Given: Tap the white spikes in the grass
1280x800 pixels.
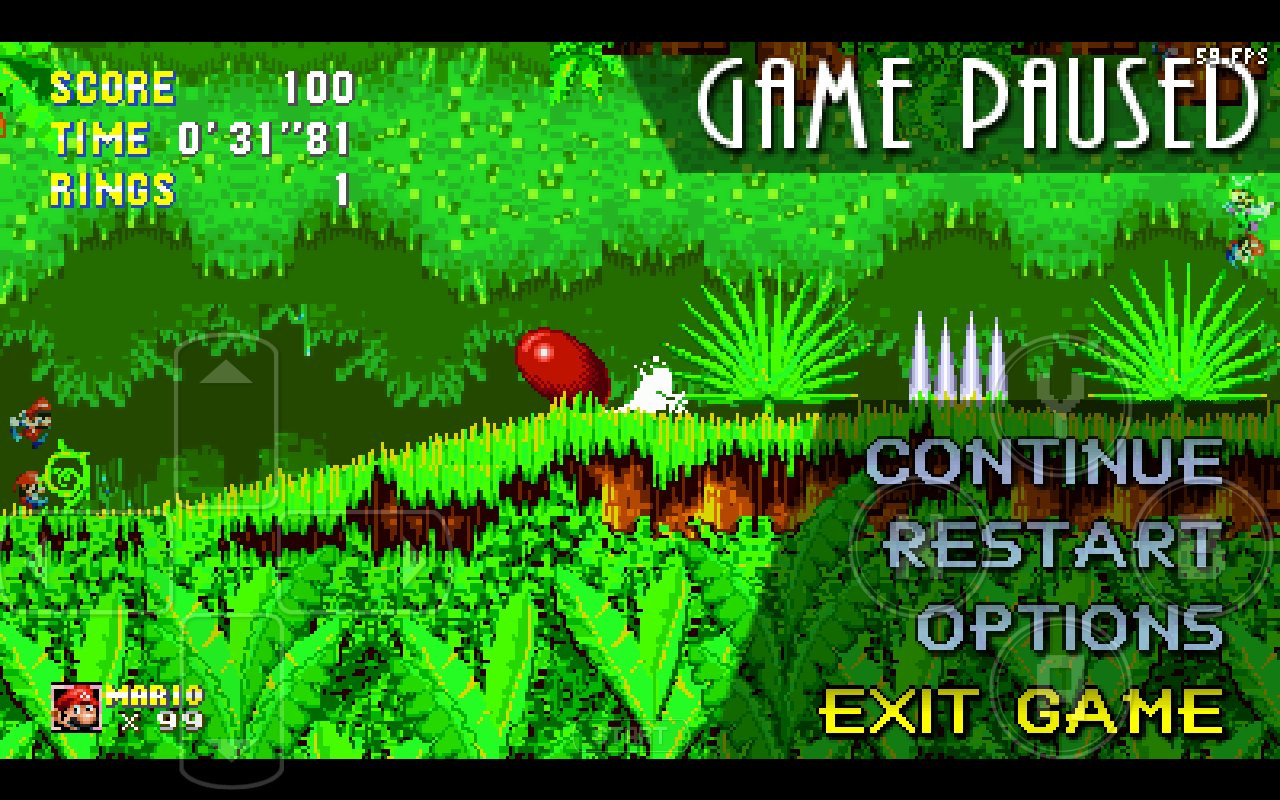Looking at the screenshot, I should tap(958, 360).
